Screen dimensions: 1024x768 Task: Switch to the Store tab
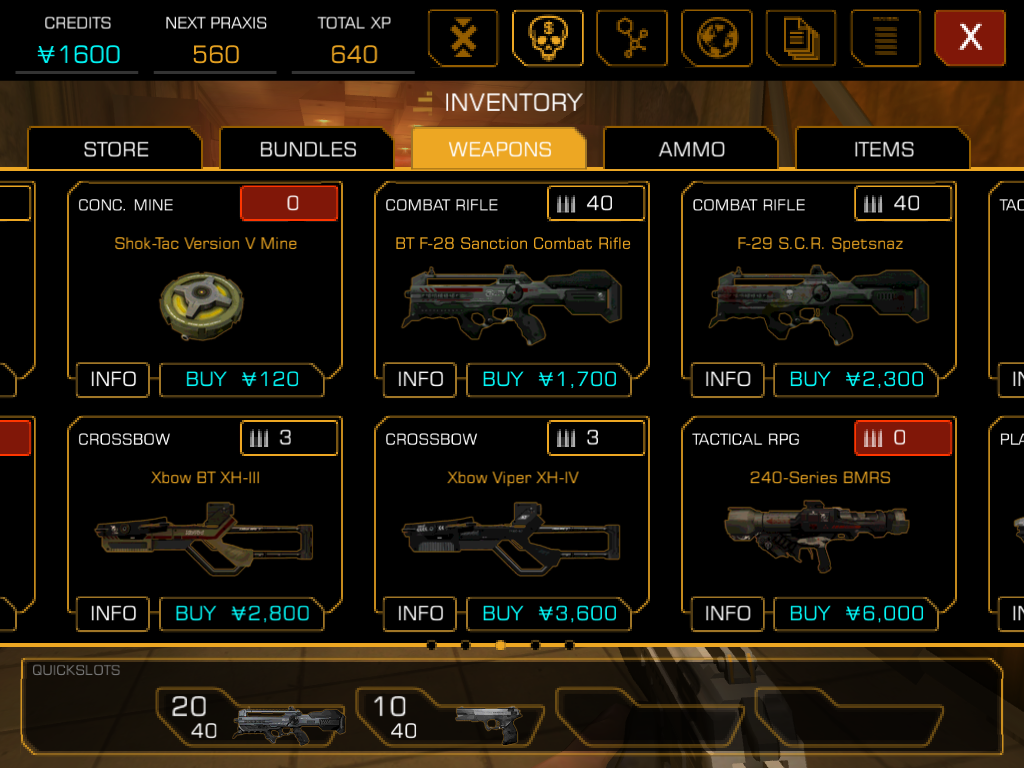116,149
